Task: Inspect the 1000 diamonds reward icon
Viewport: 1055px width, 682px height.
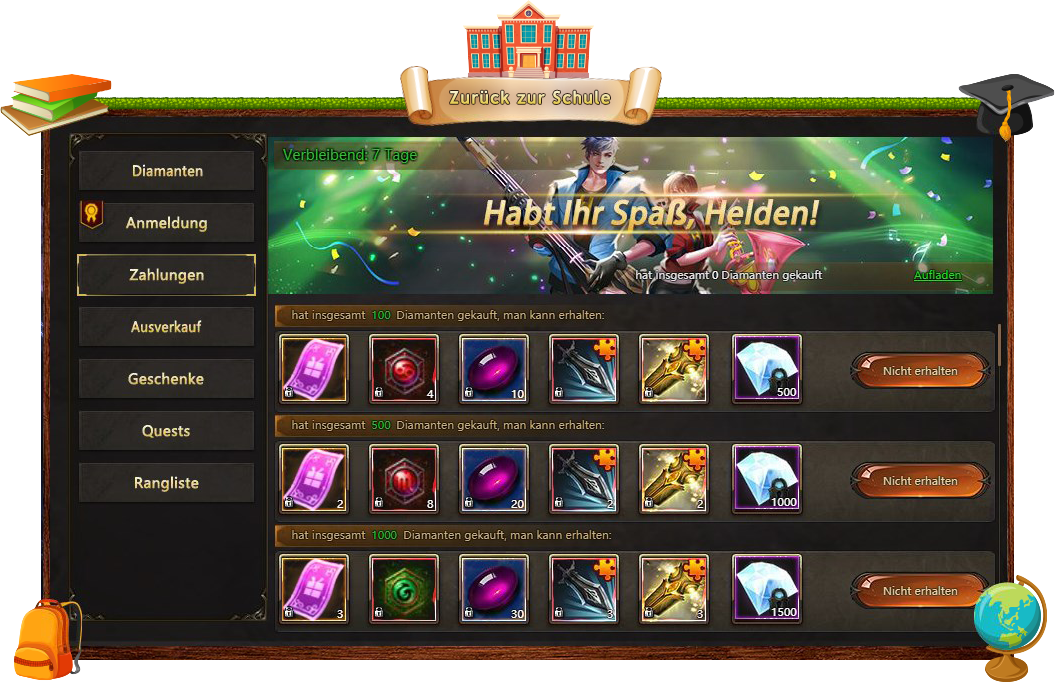Action: (x=767, y=479)
